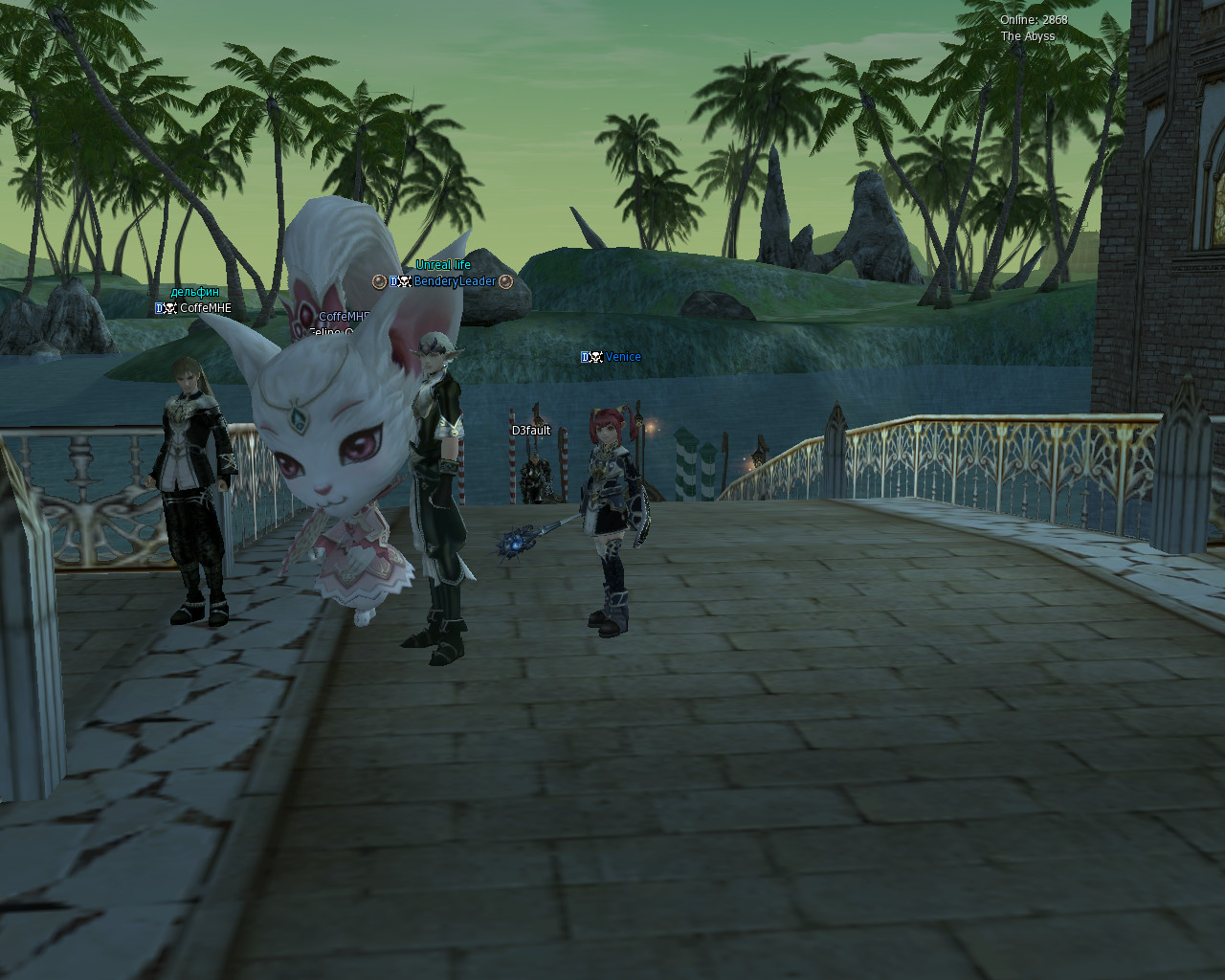Target the player named Venice
The width and height of the screenshot is (1225, 980).
622,357
